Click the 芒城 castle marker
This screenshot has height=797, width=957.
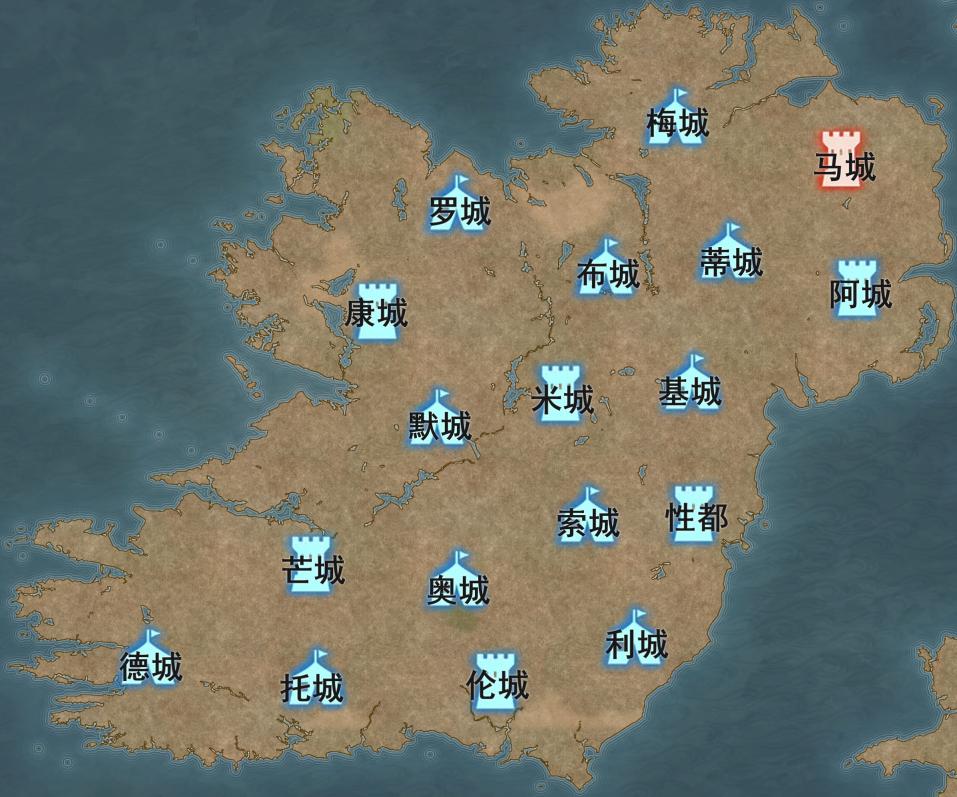click(313, 563)
